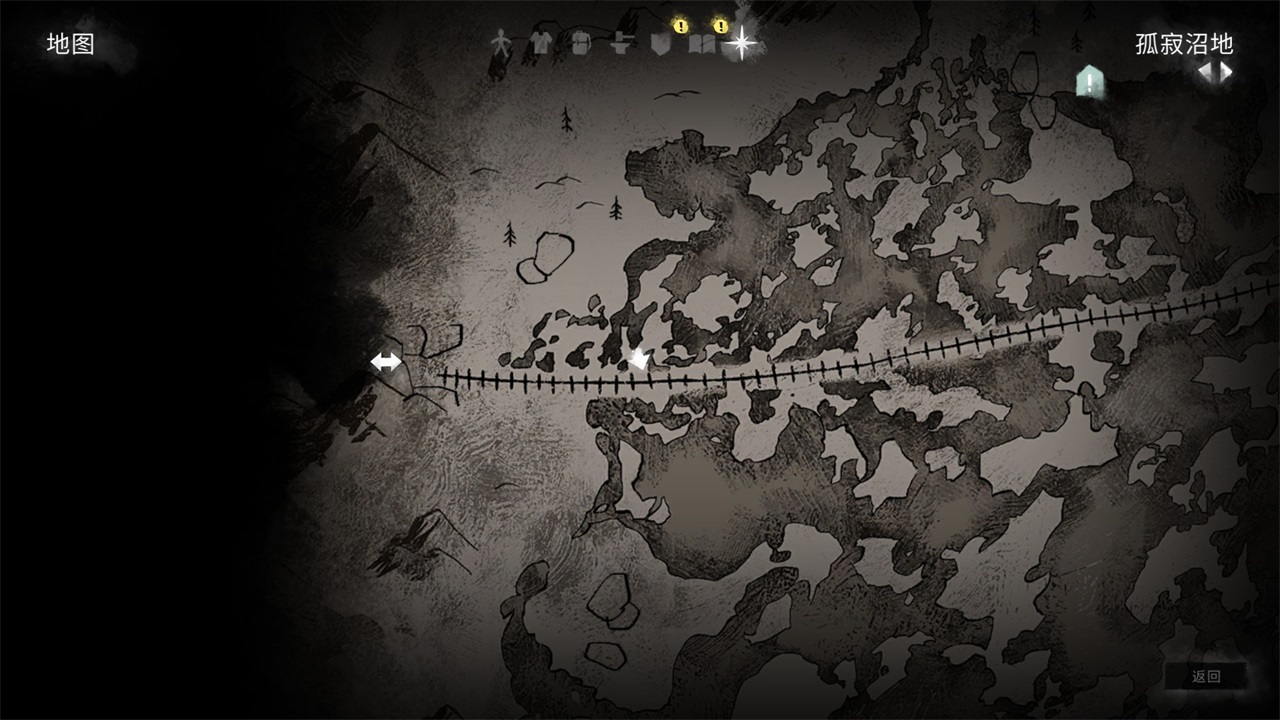
Task: Open the status tab with the person icon
Action: (500, 43)
